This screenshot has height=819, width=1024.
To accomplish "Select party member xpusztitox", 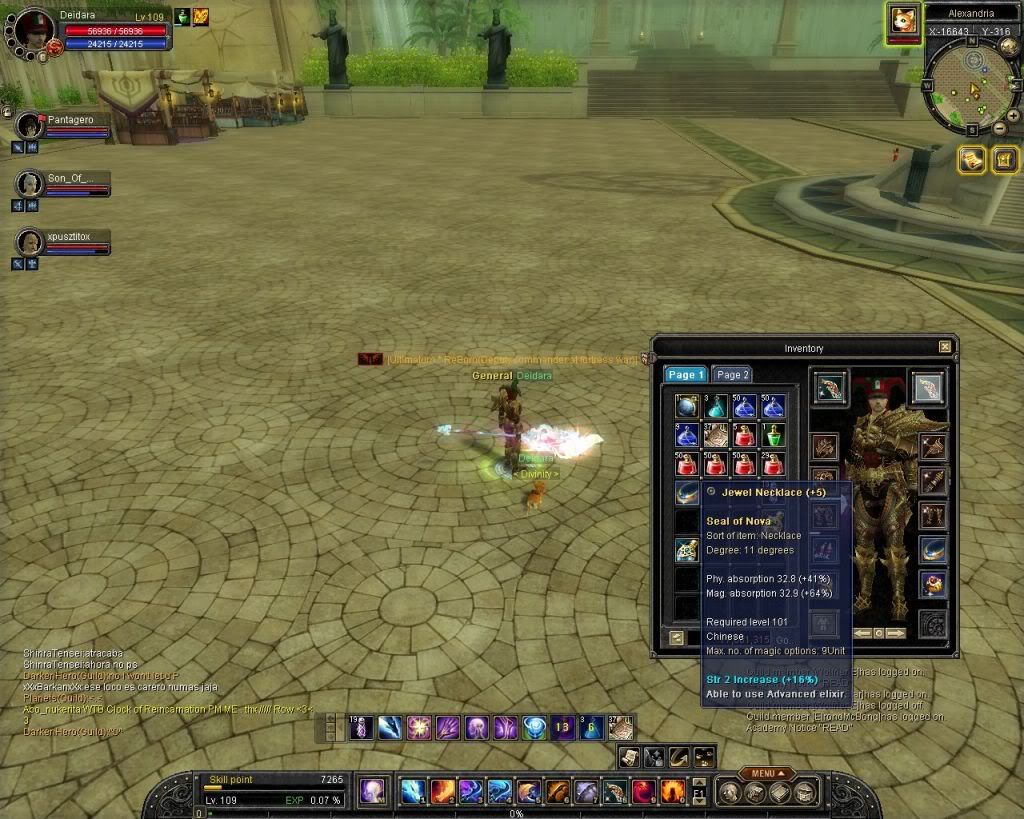I will [x=29, y=242].
